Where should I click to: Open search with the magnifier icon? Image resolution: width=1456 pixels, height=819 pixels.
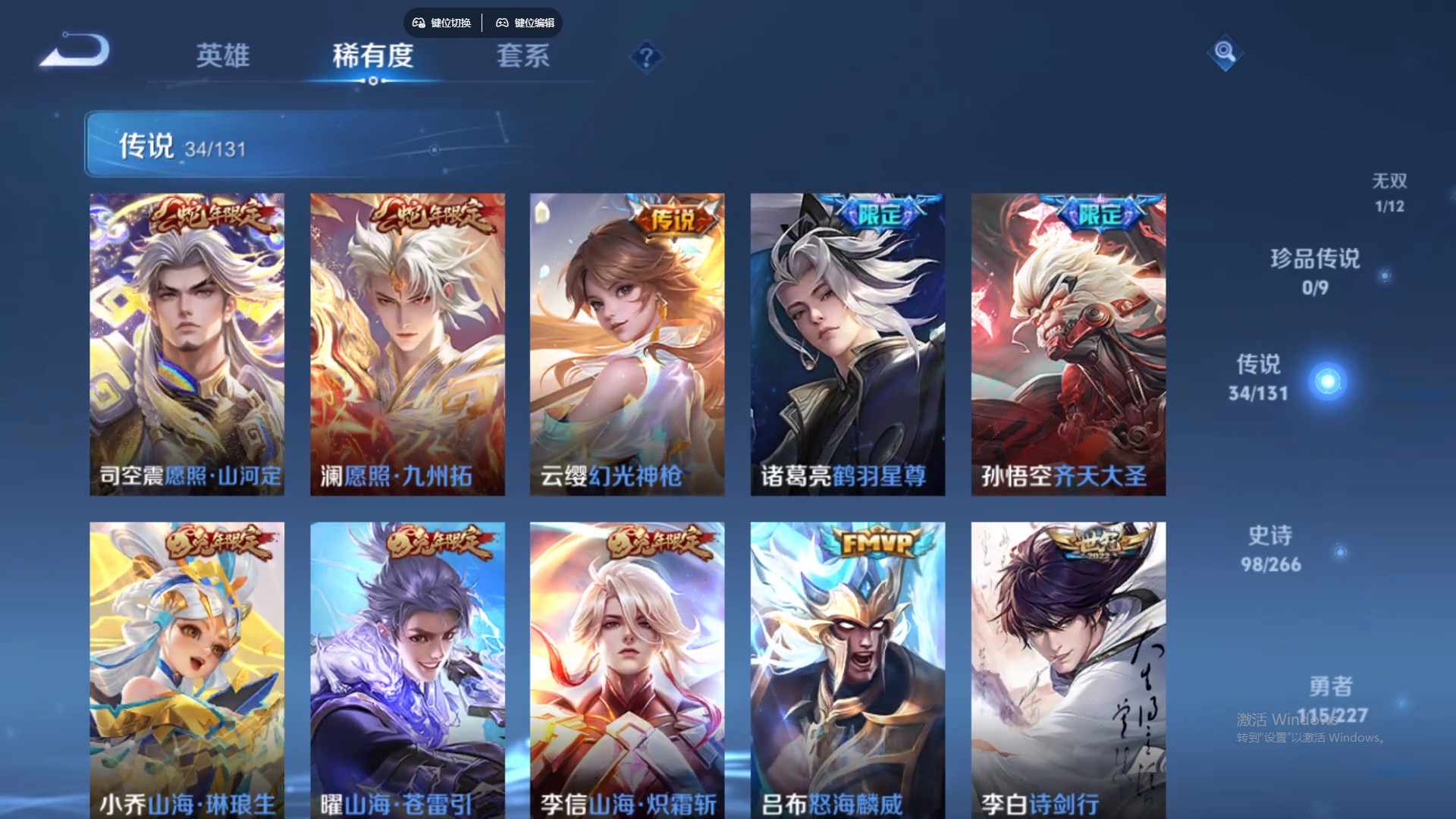tap(1224, 54)
